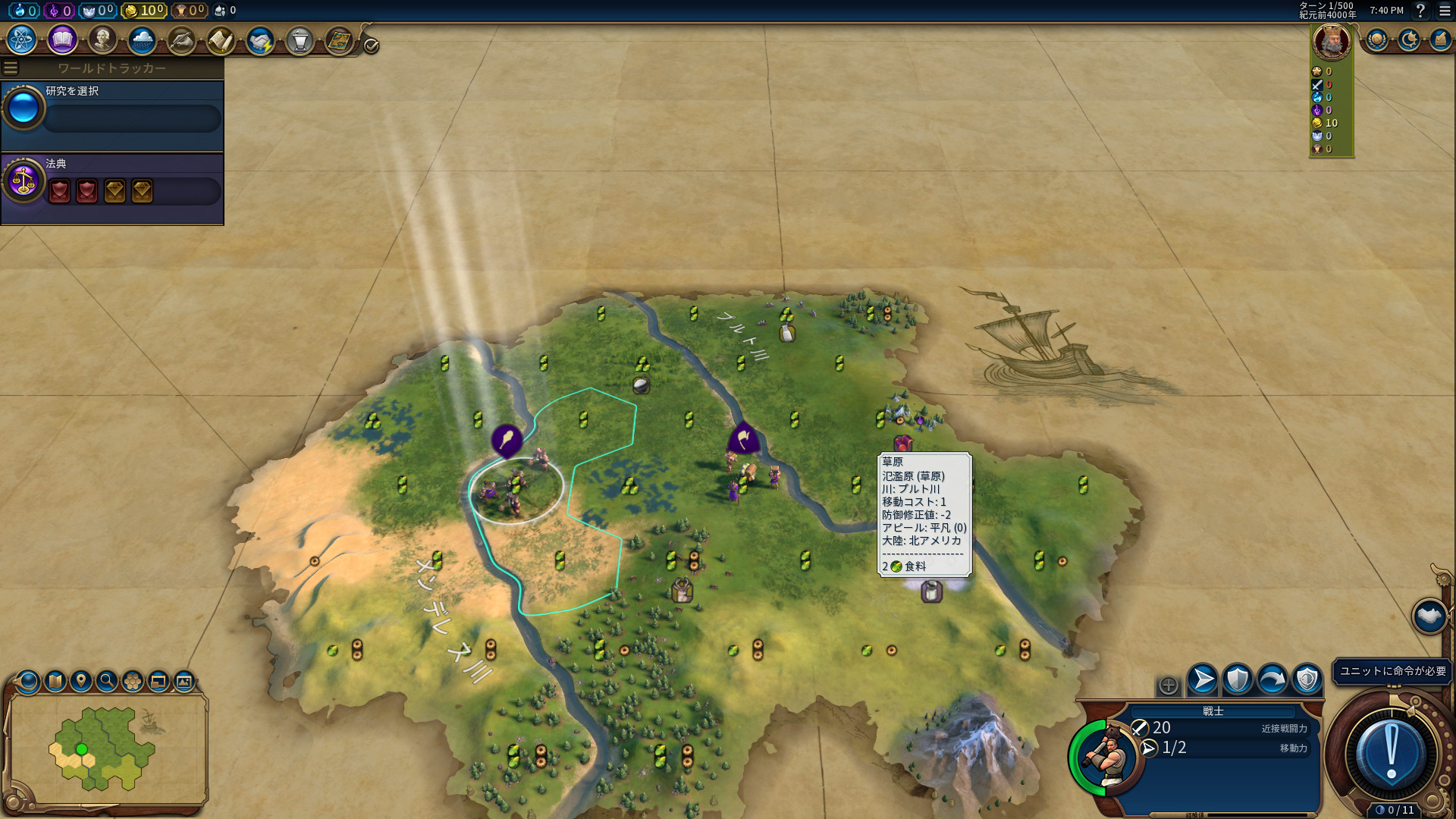Click the exclamation mark next-action button
The height and width of the screenshot is (819, 1456).
point(1391,754)
